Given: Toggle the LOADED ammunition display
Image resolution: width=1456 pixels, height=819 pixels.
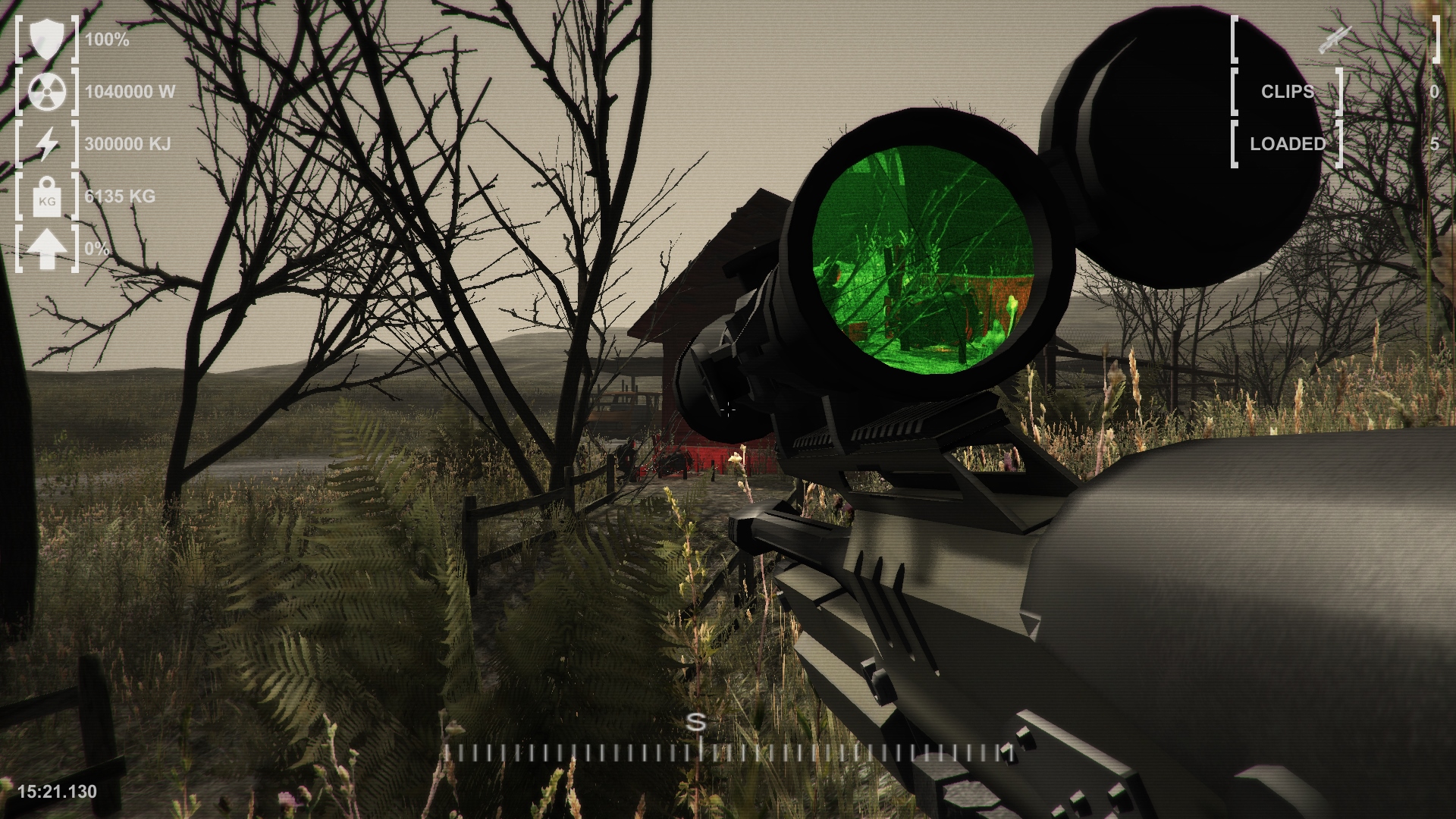Looking at the screenshot, I should (x=1433, y=143).
